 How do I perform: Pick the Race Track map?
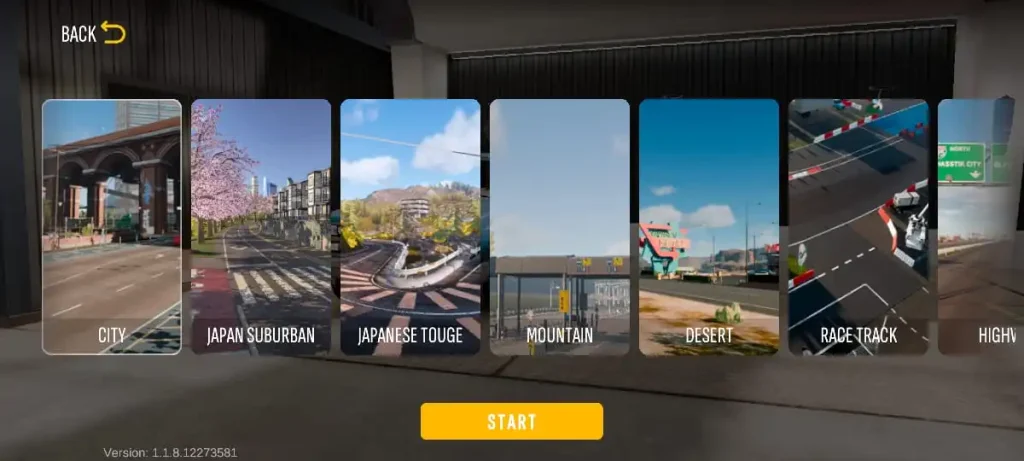tap(858, 227)
